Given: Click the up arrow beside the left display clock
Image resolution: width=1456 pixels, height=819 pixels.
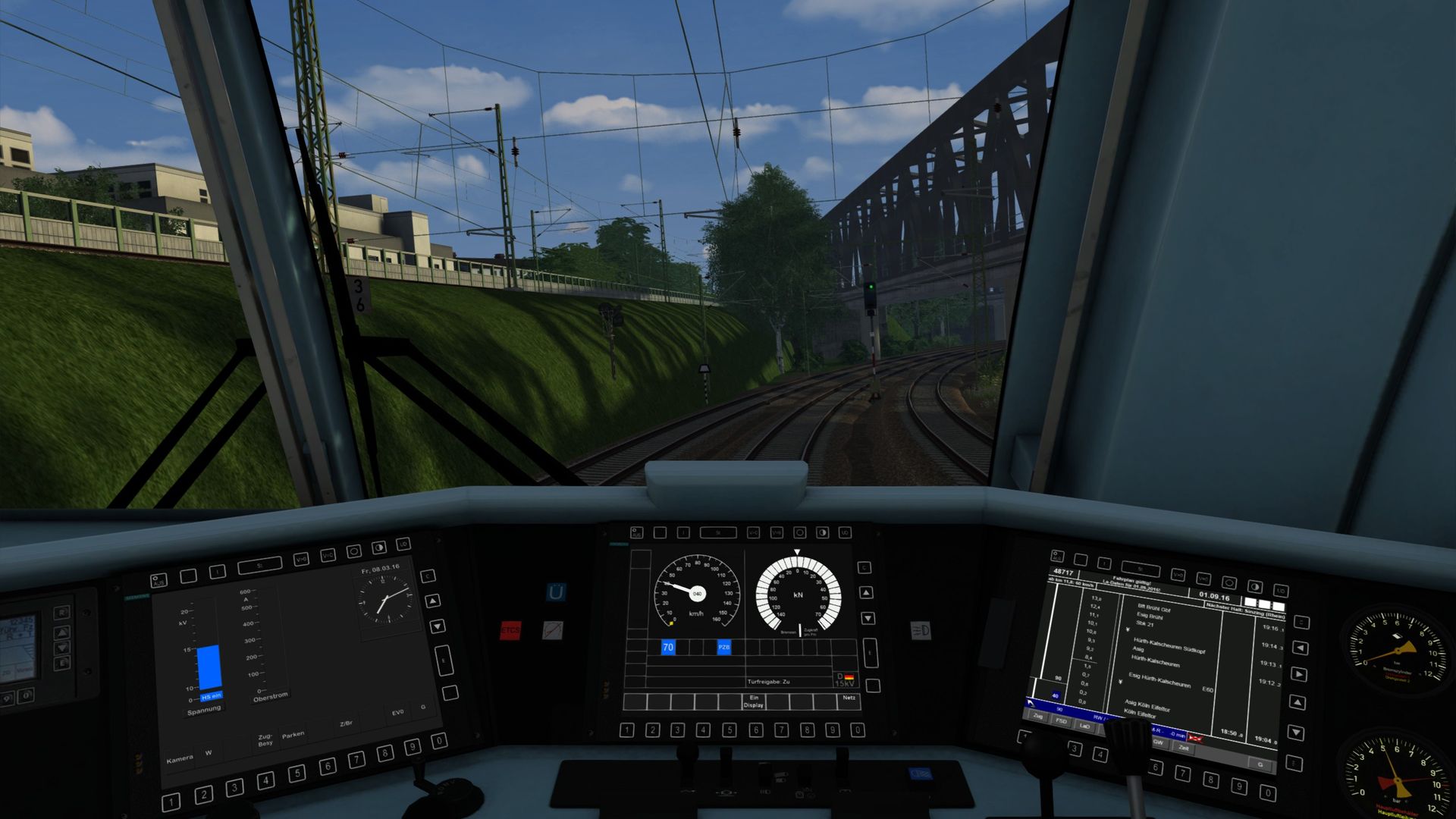Looking at the screenshot, I should (432, 601).
